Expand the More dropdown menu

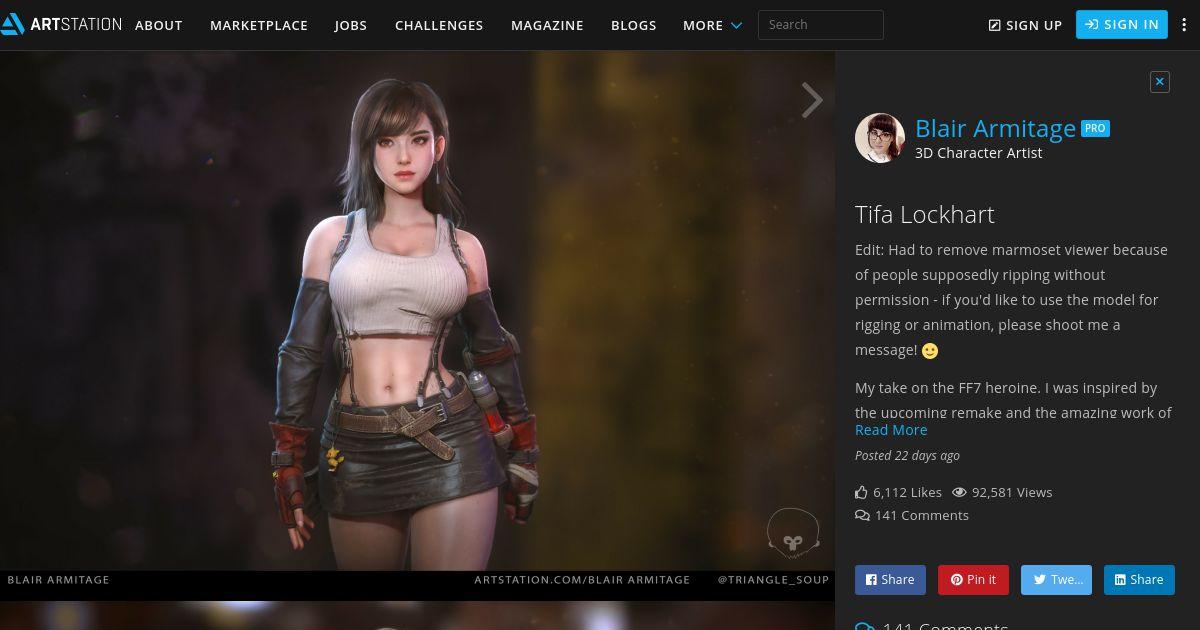coord(712,25)
